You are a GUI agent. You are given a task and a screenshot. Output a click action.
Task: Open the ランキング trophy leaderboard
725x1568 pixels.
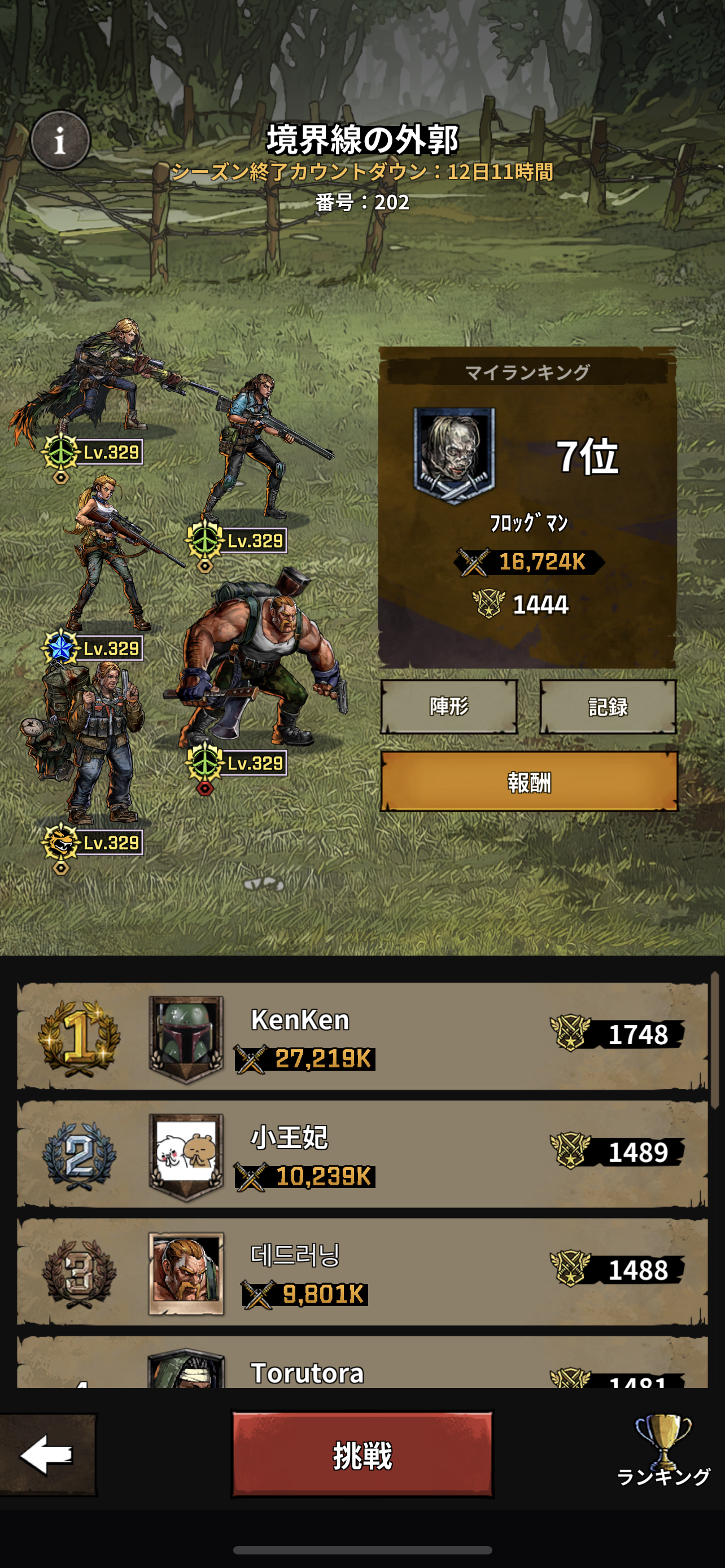click(663, 1450)
